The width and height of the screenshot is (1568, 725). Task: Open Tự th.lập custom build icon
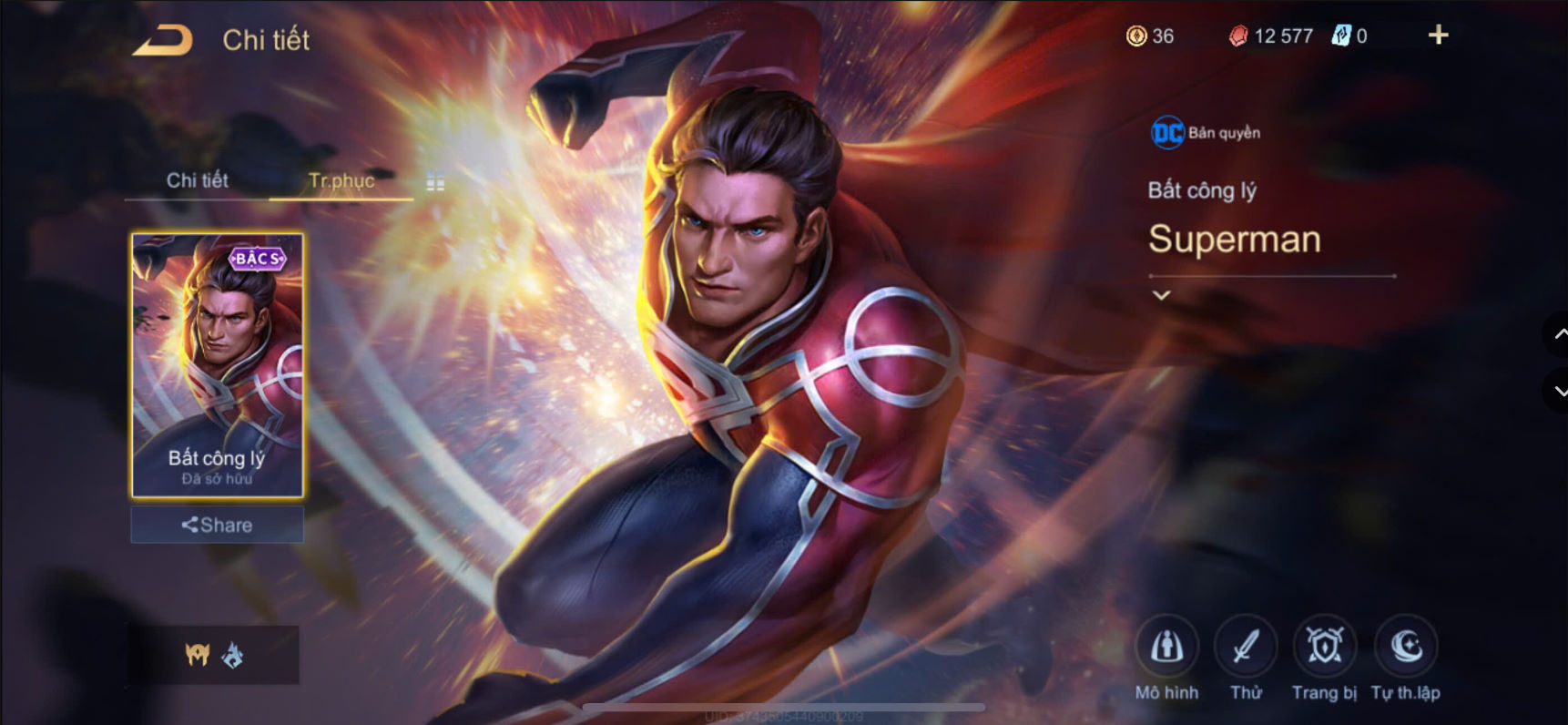[x=1405, y=648]
